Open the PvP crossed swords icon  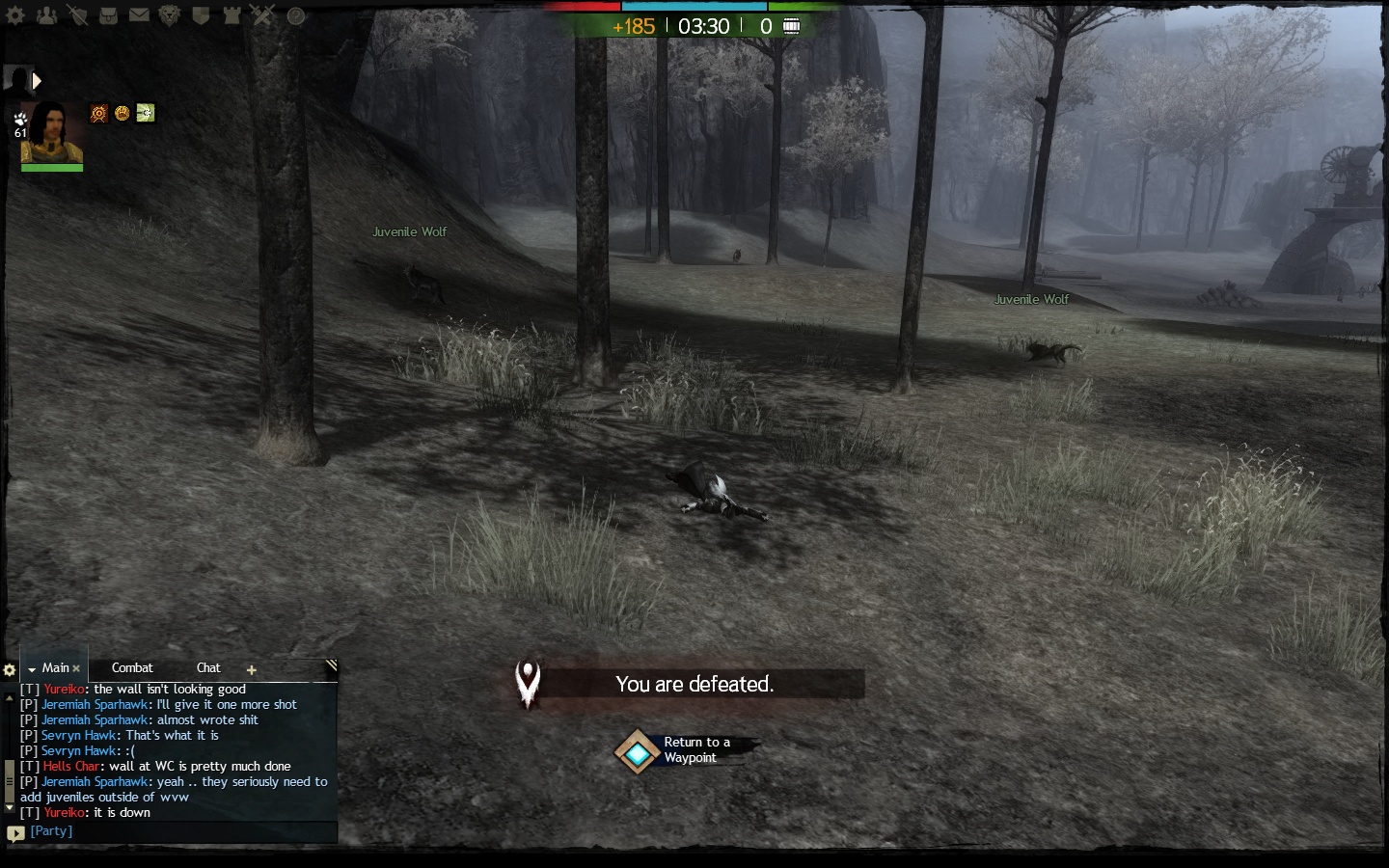click(262, 15)
